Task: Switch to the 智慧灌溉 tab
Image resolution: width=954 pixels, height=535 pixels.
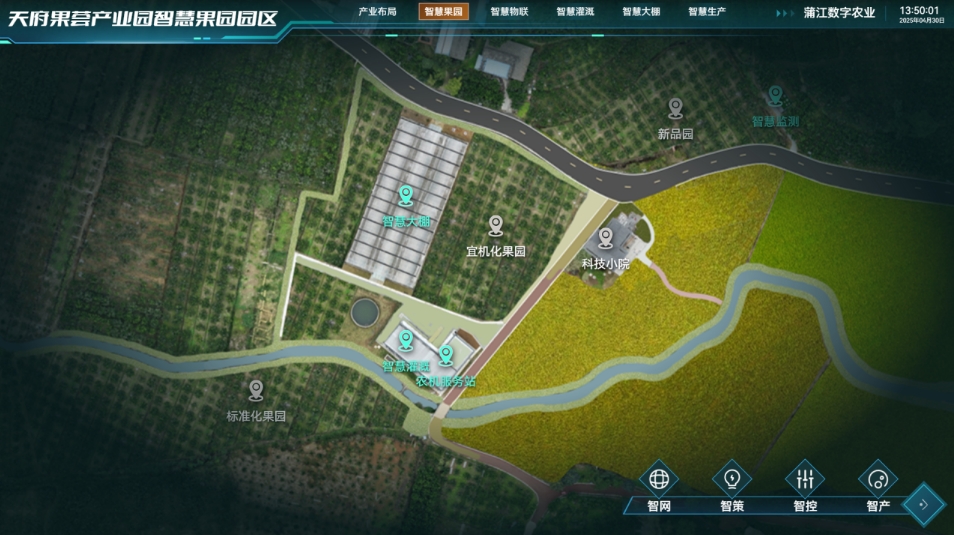Action: click(575, 12)
